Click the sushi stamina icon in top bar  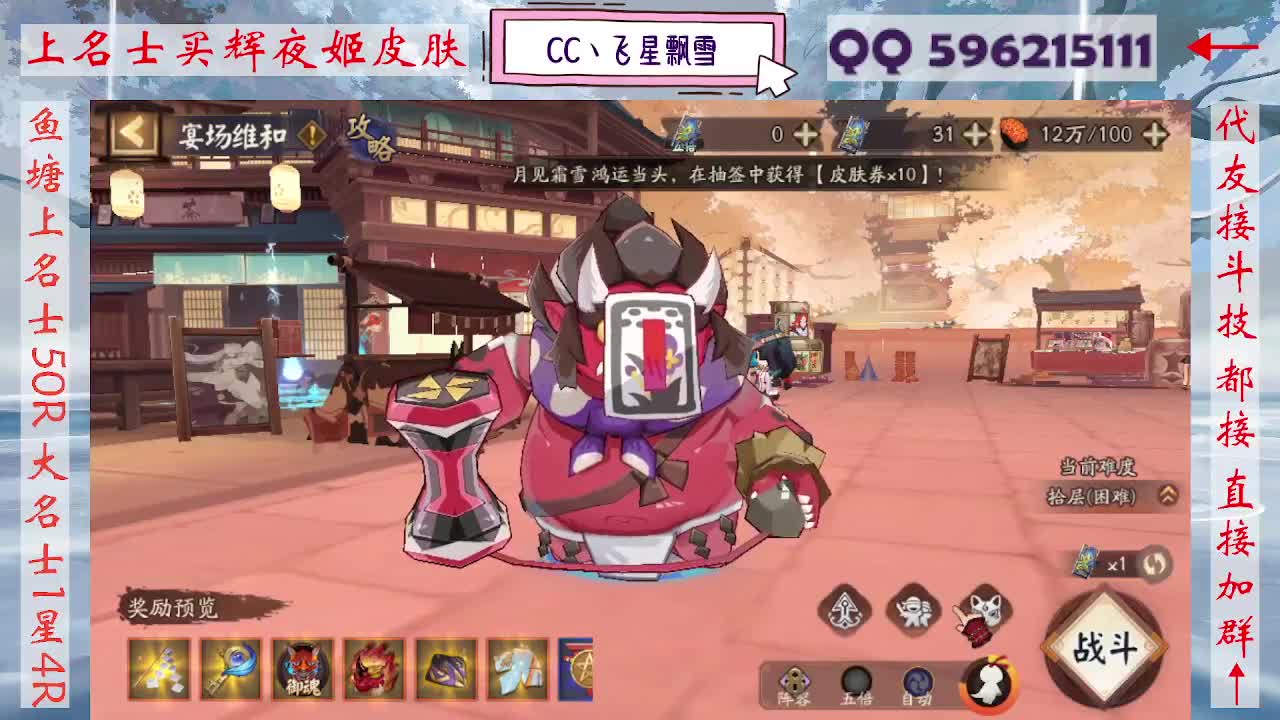click(x=1013, y=131)
